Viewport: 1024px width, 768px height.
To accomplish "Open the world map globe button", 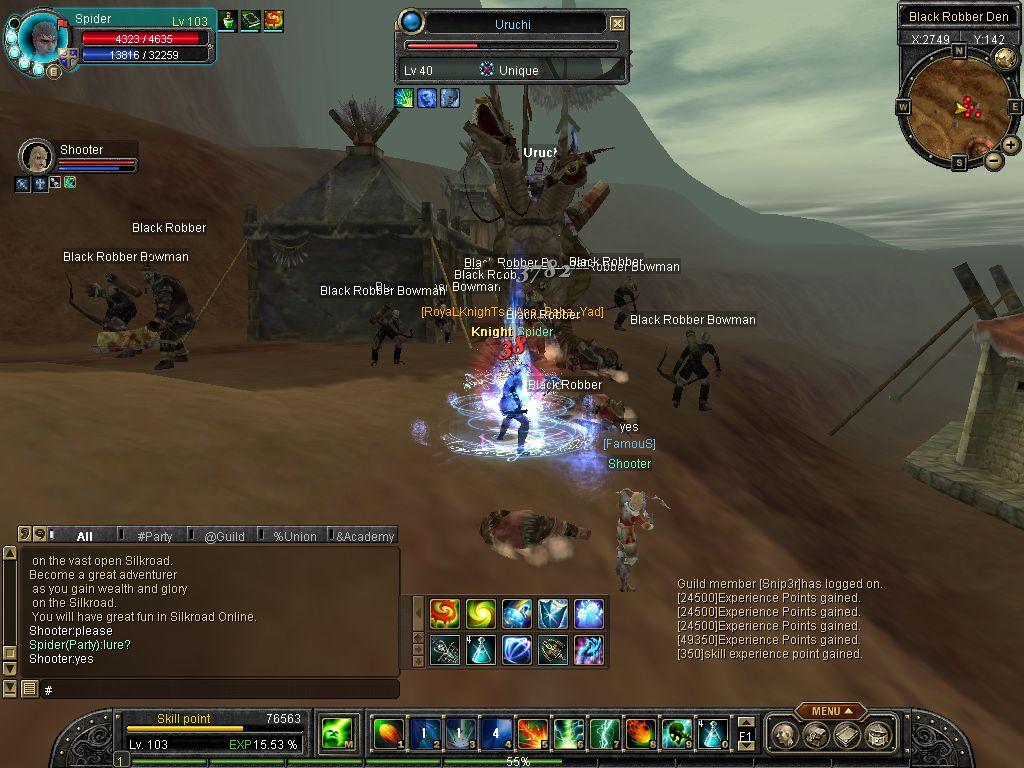I will point(1005,57).
